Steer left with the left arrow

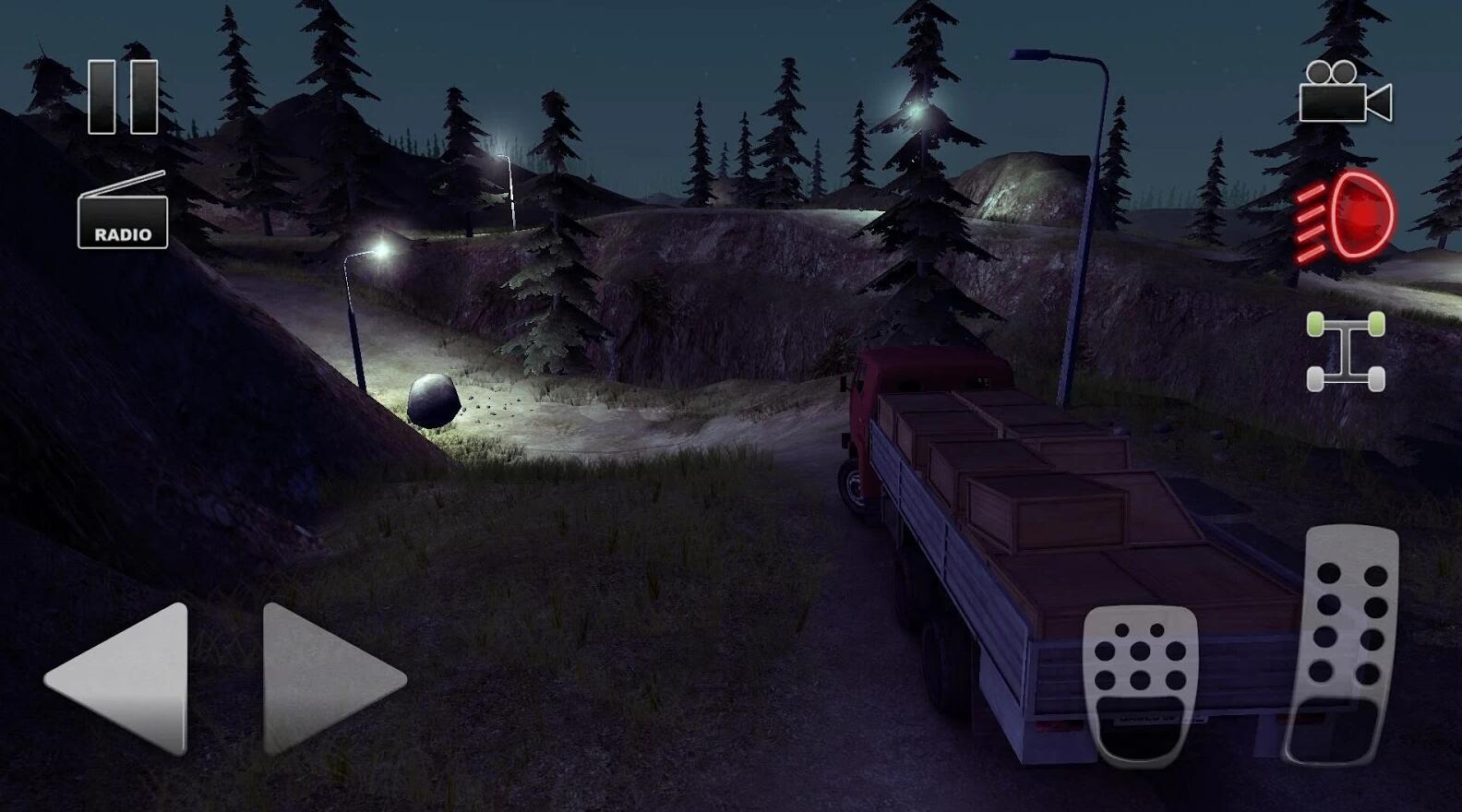[120, 678]
